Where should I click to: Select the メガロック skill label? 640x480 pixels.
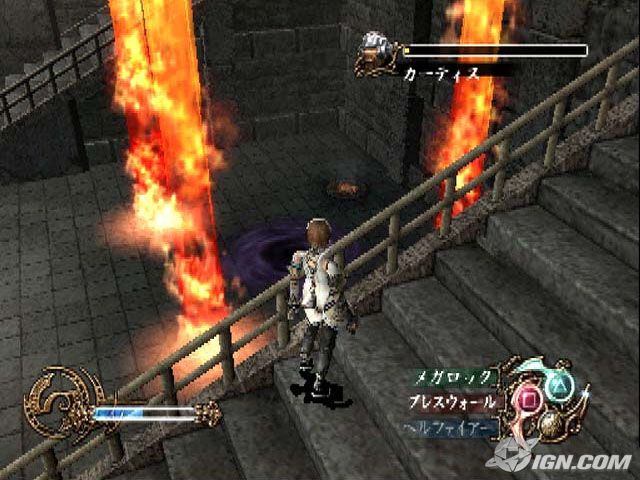tap(453, 379)
